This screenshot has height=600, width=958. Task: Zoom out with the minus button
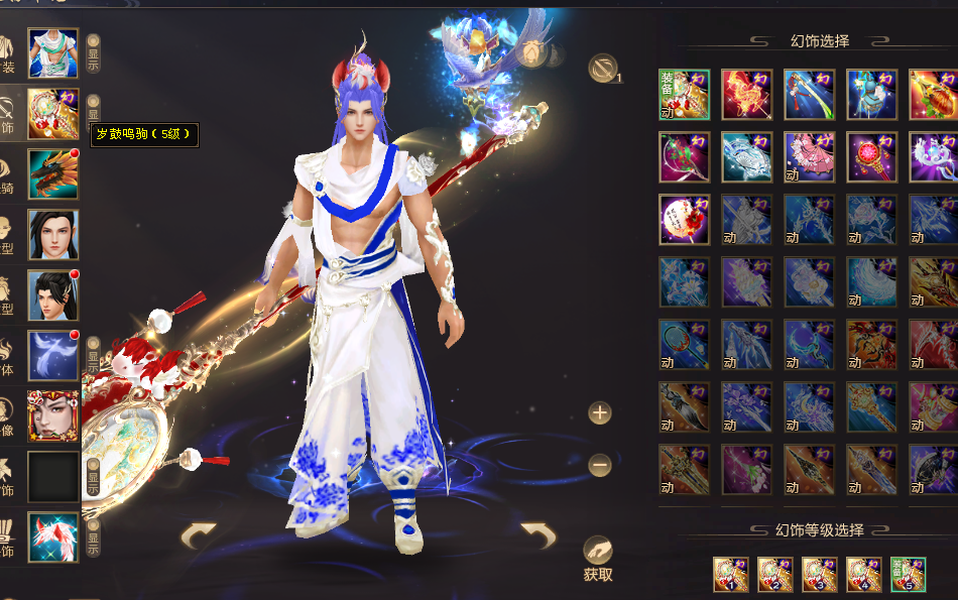[600, 465]
